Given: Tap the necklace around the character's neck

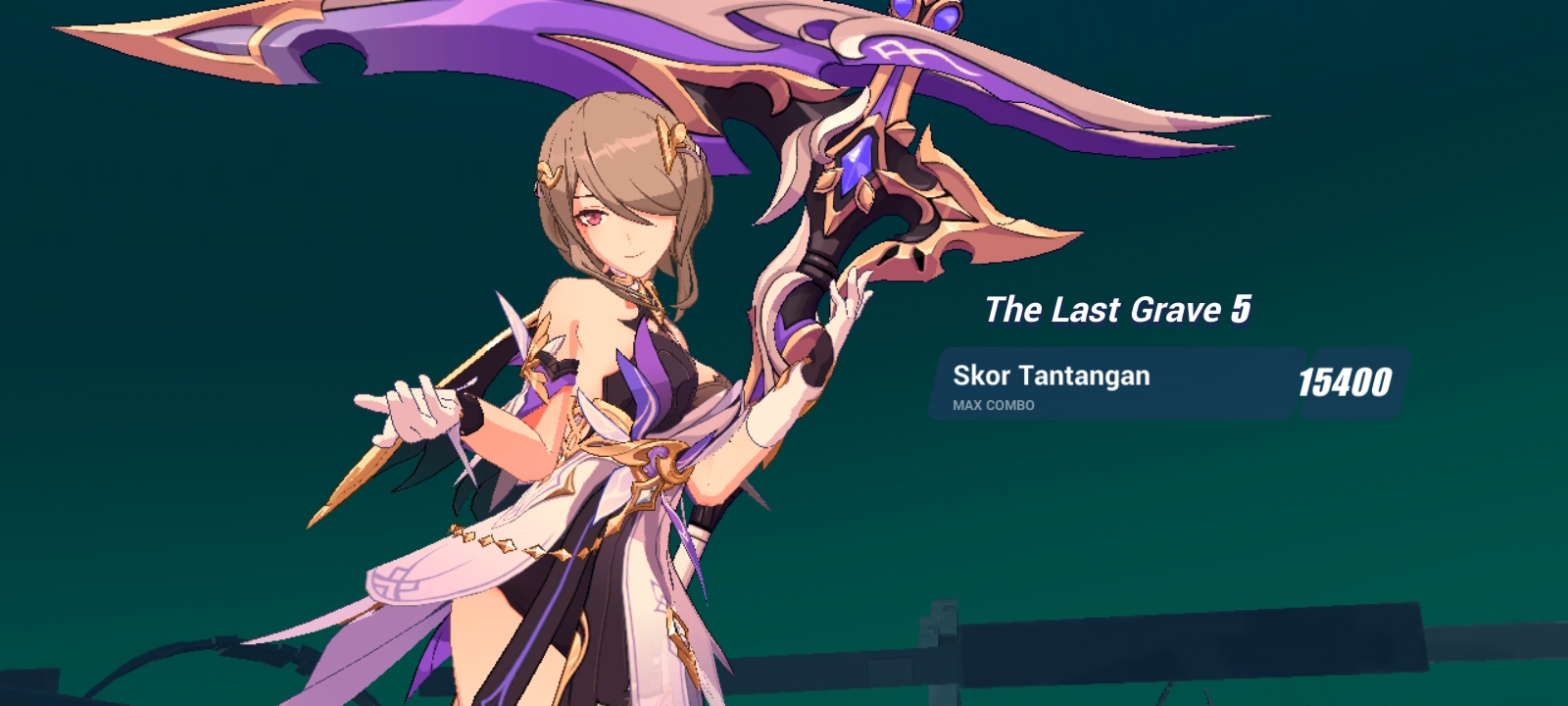Looking at the screenshot, I should coord(632,284).
